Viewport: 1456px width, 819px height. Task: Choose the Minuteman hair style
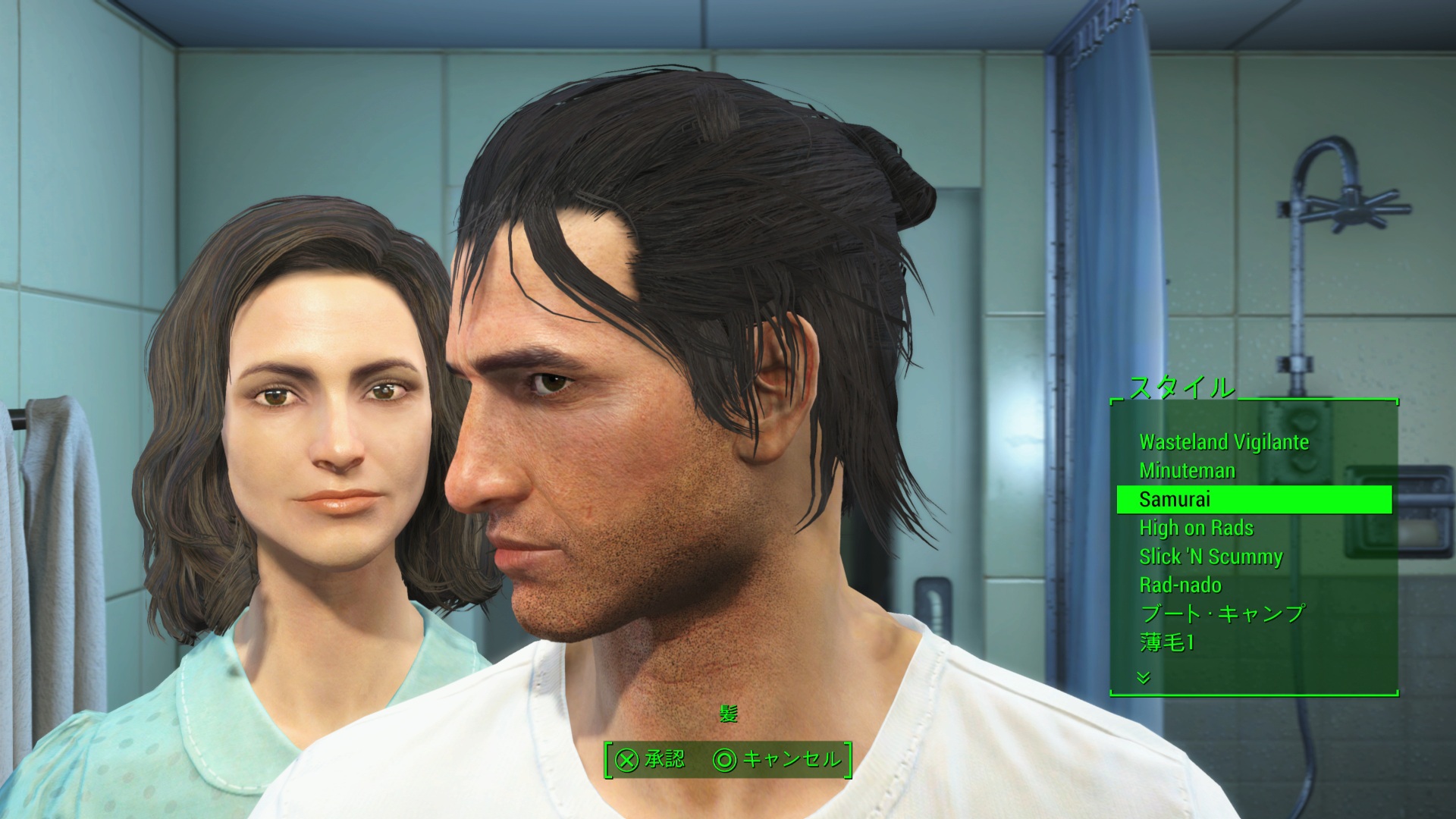[x=1187, y=471]
